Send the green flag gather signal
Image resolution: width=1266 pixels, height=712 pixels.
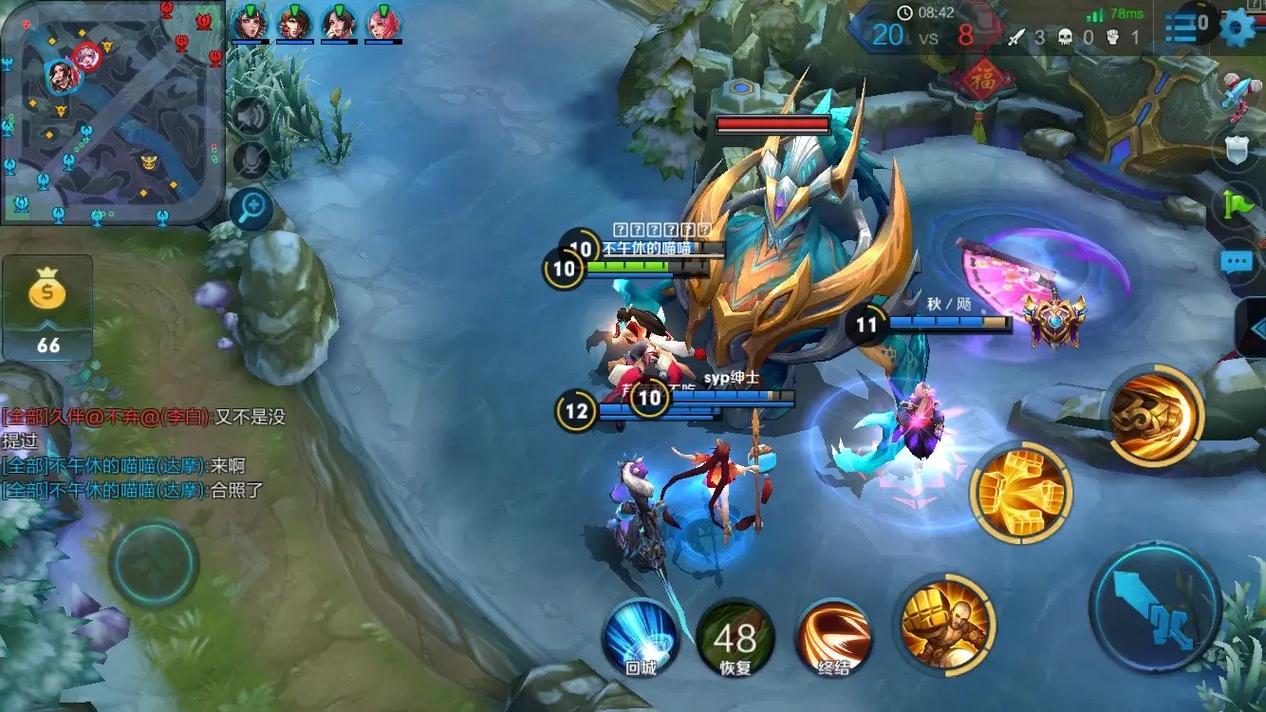tap(1239, 205)
